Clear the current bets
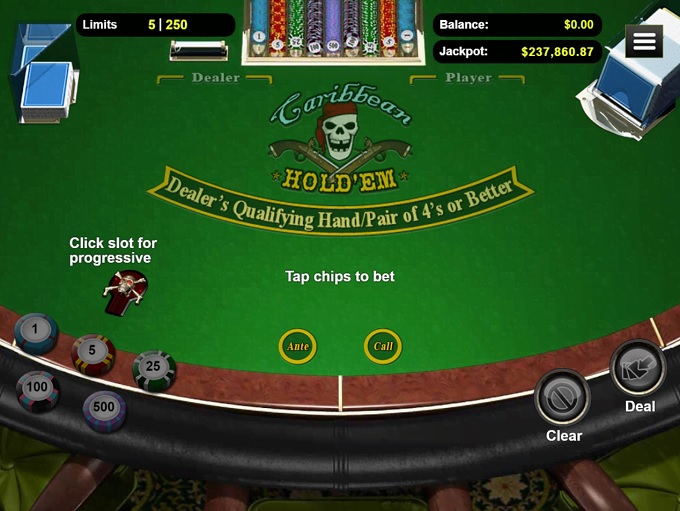This screenshot has height=511, width=680. click(x=563, y=397)
